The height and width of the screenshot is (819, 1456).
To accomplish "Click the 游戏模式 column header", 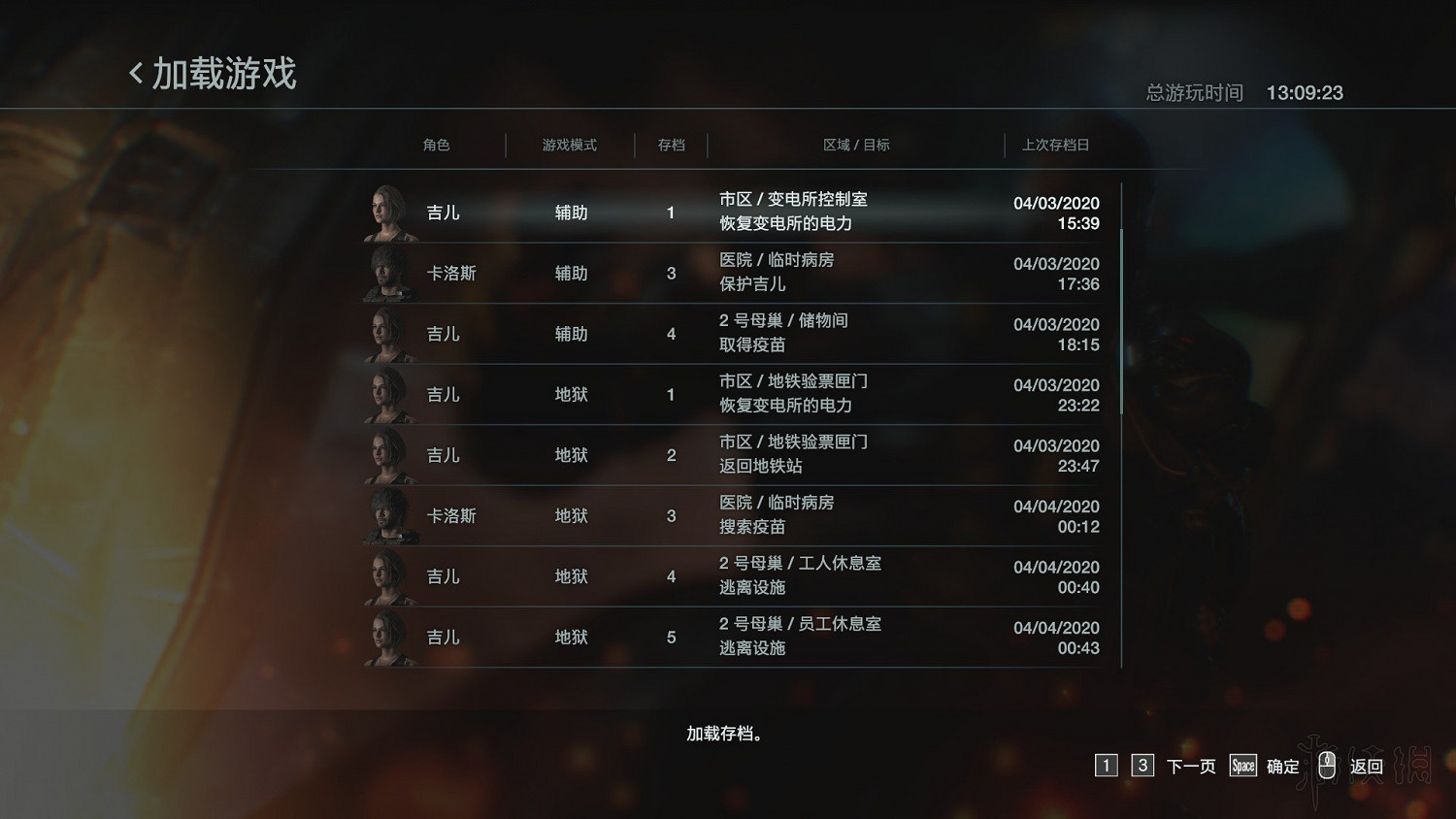I will [x=570, y=145].
